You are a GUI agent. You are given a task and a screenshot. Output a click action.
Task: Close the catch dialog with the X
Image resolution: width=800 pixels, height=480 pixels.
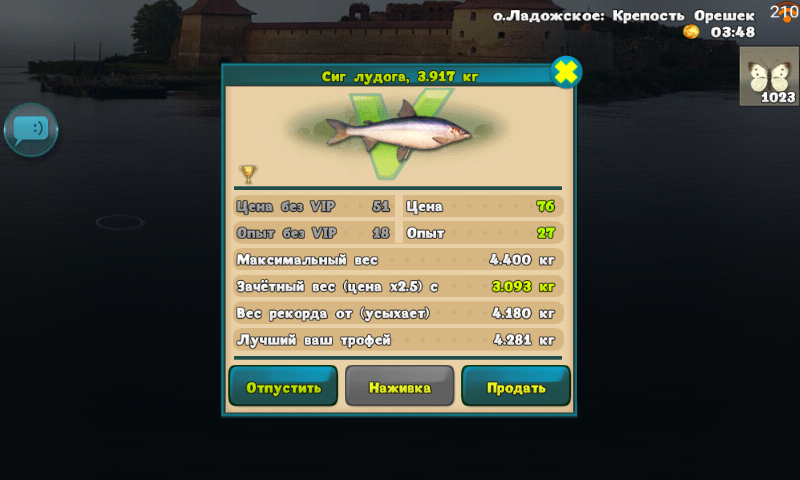point(566,72)
